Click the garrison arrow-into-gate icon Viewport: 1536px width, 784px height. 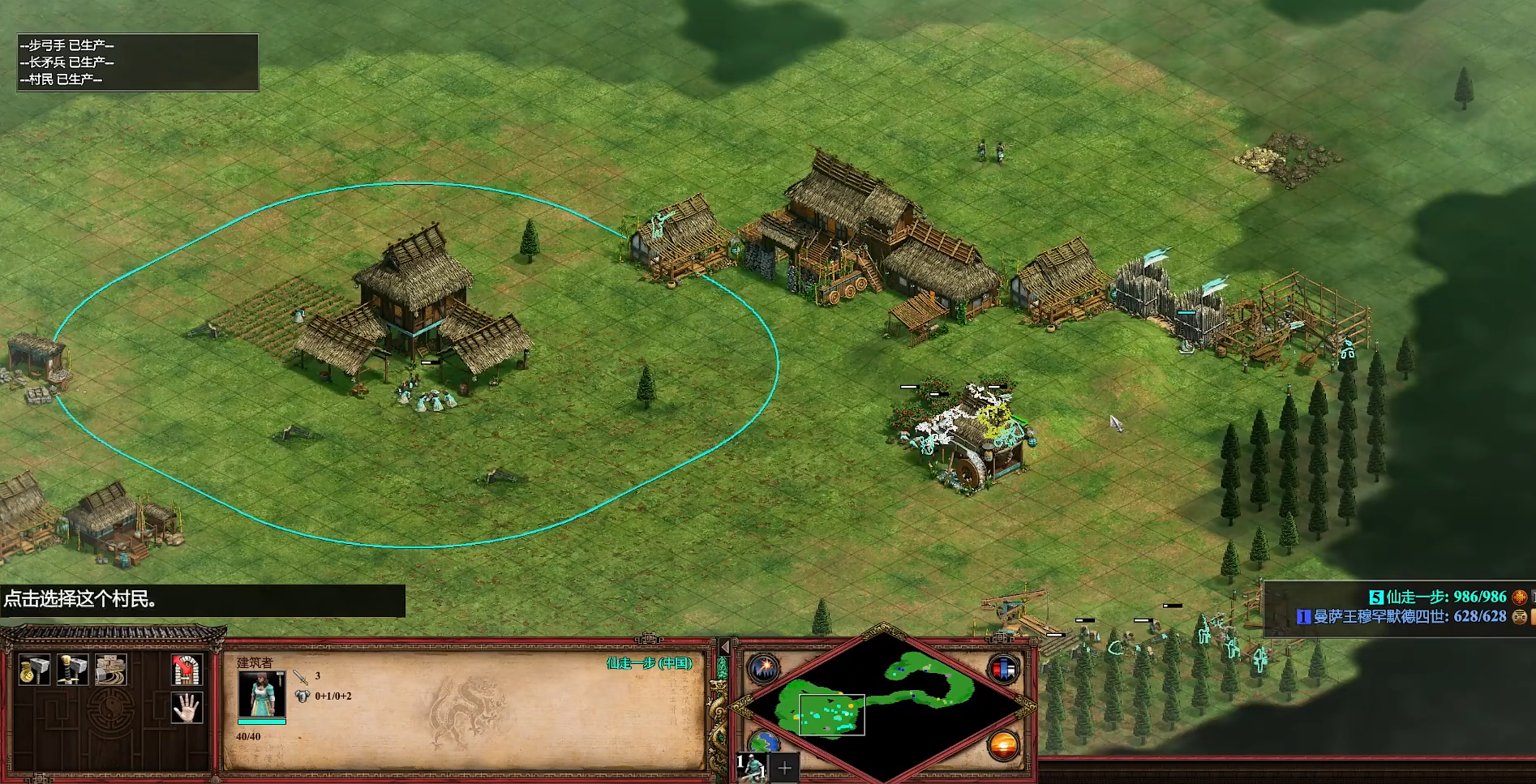[x=187, y=670]
